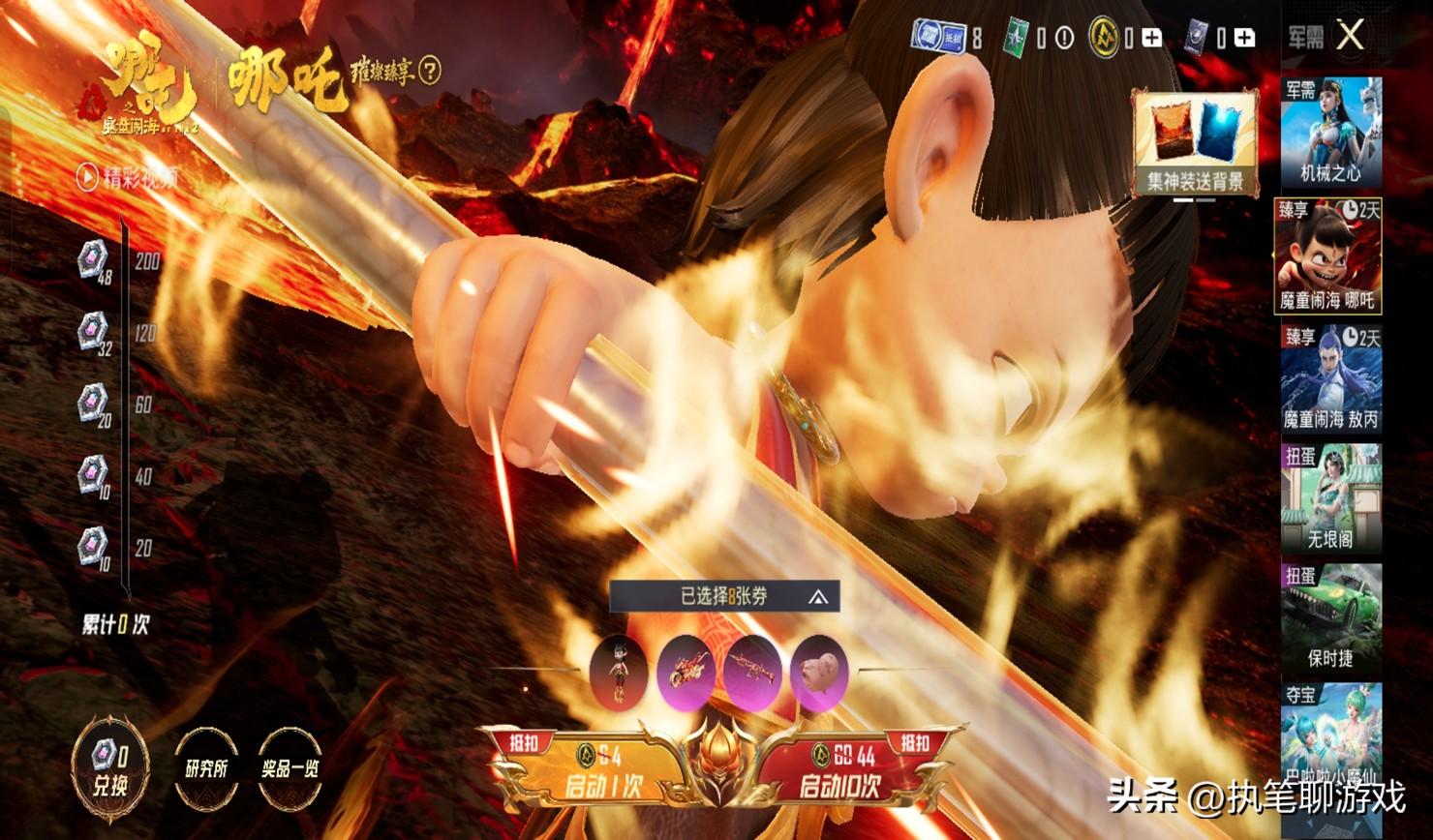The height and width of the screenshot is (840, 1433).
Task: Show the 璀璨臻享 help question mark
Action: tap(431, 71)
